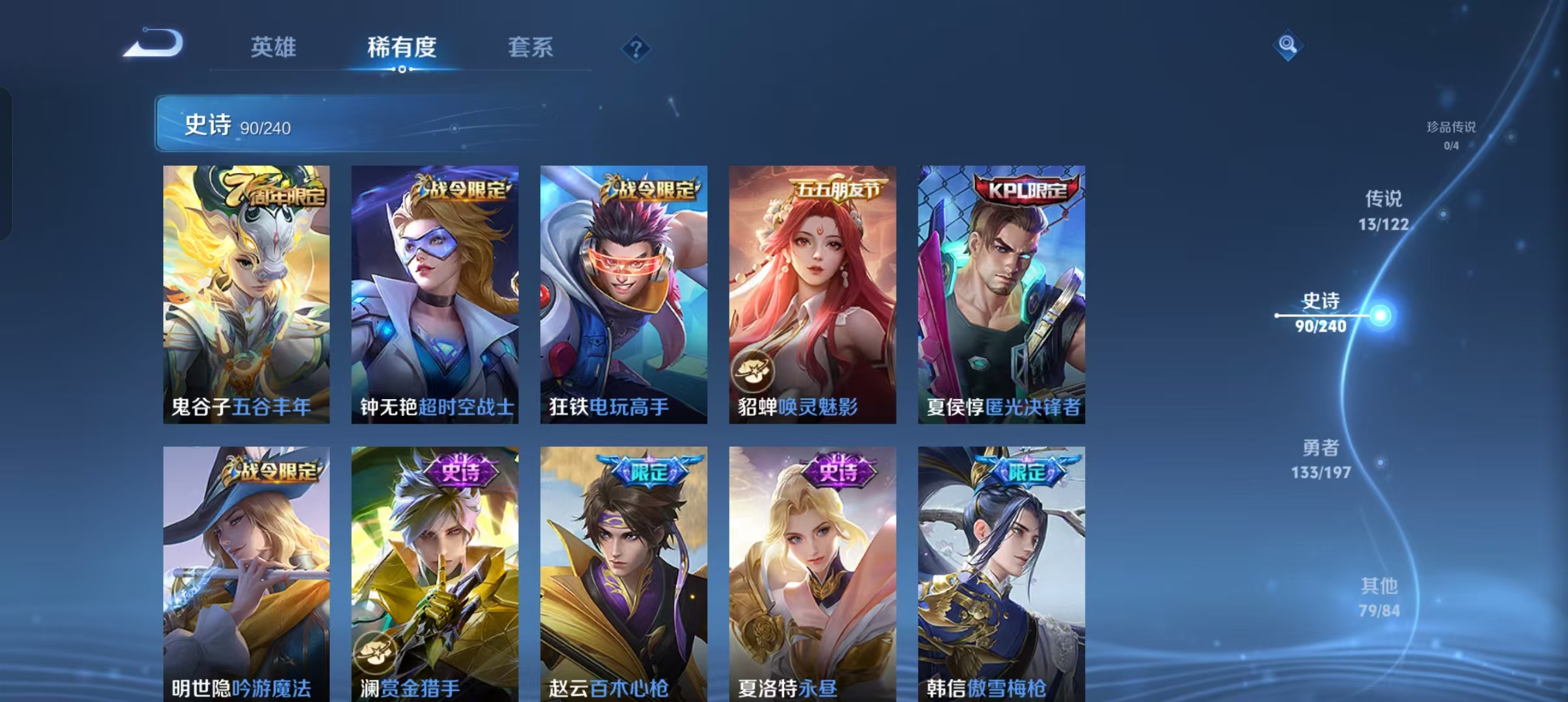Open the 套系 tab

pyautogui.click(x=530, y=45)
